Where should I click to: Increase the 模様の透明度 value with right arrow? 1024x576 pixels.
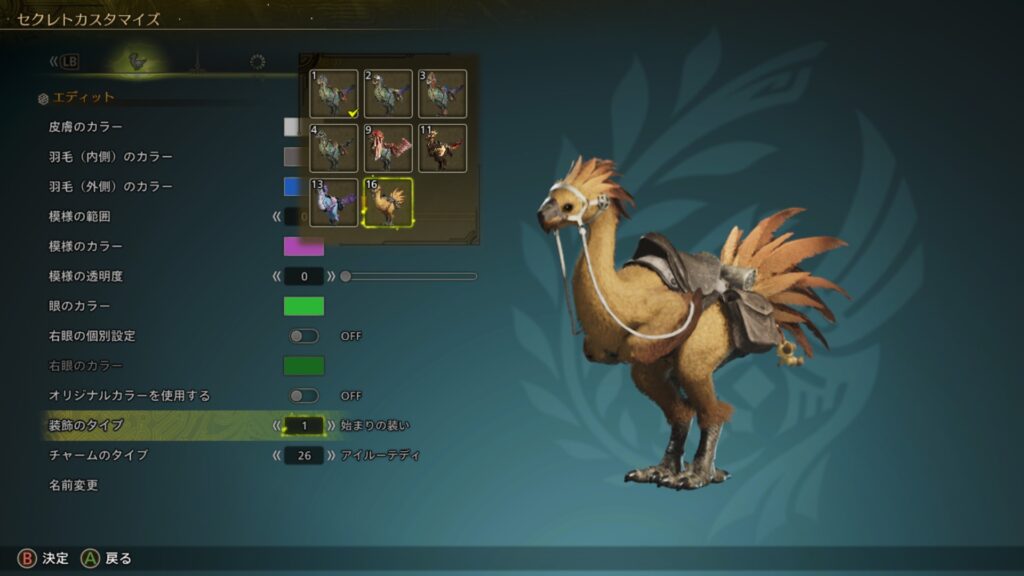pyautogui.click(x=331, y=276)
